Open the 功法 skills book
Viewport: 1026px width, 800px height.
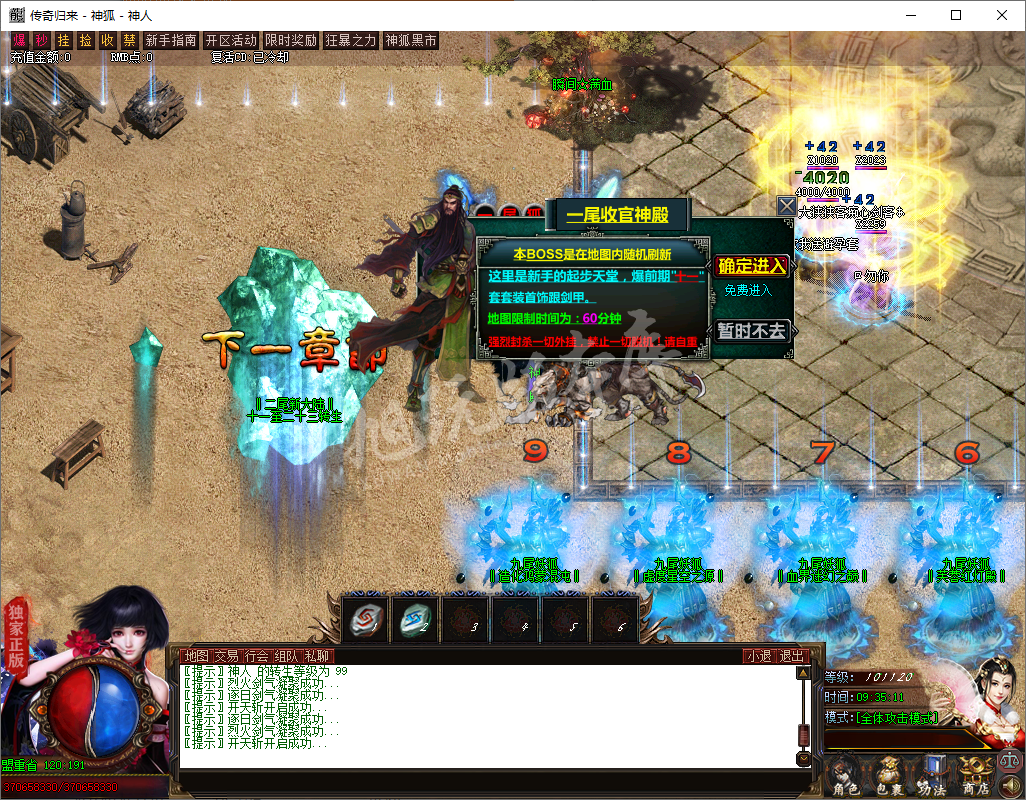(932, 776)
